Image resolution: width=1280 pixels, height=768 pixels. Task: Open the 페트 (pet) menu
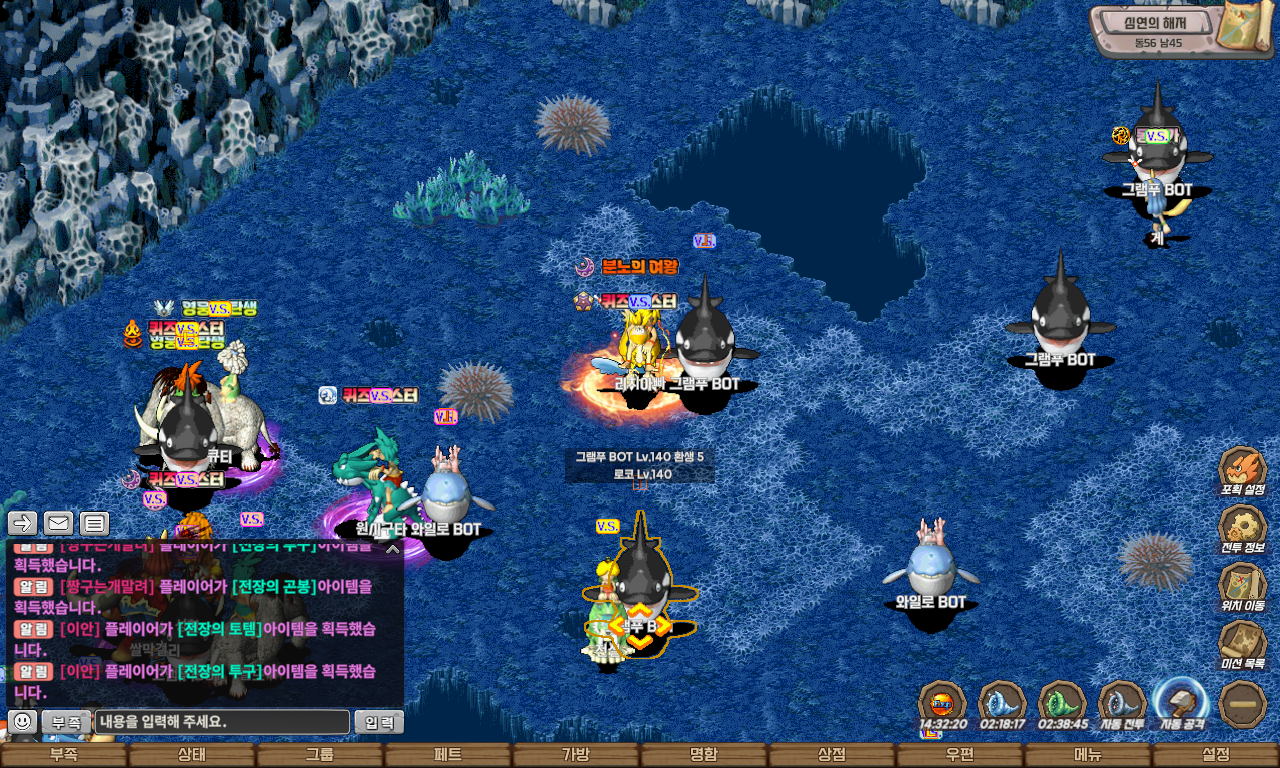tap(448, 755)
